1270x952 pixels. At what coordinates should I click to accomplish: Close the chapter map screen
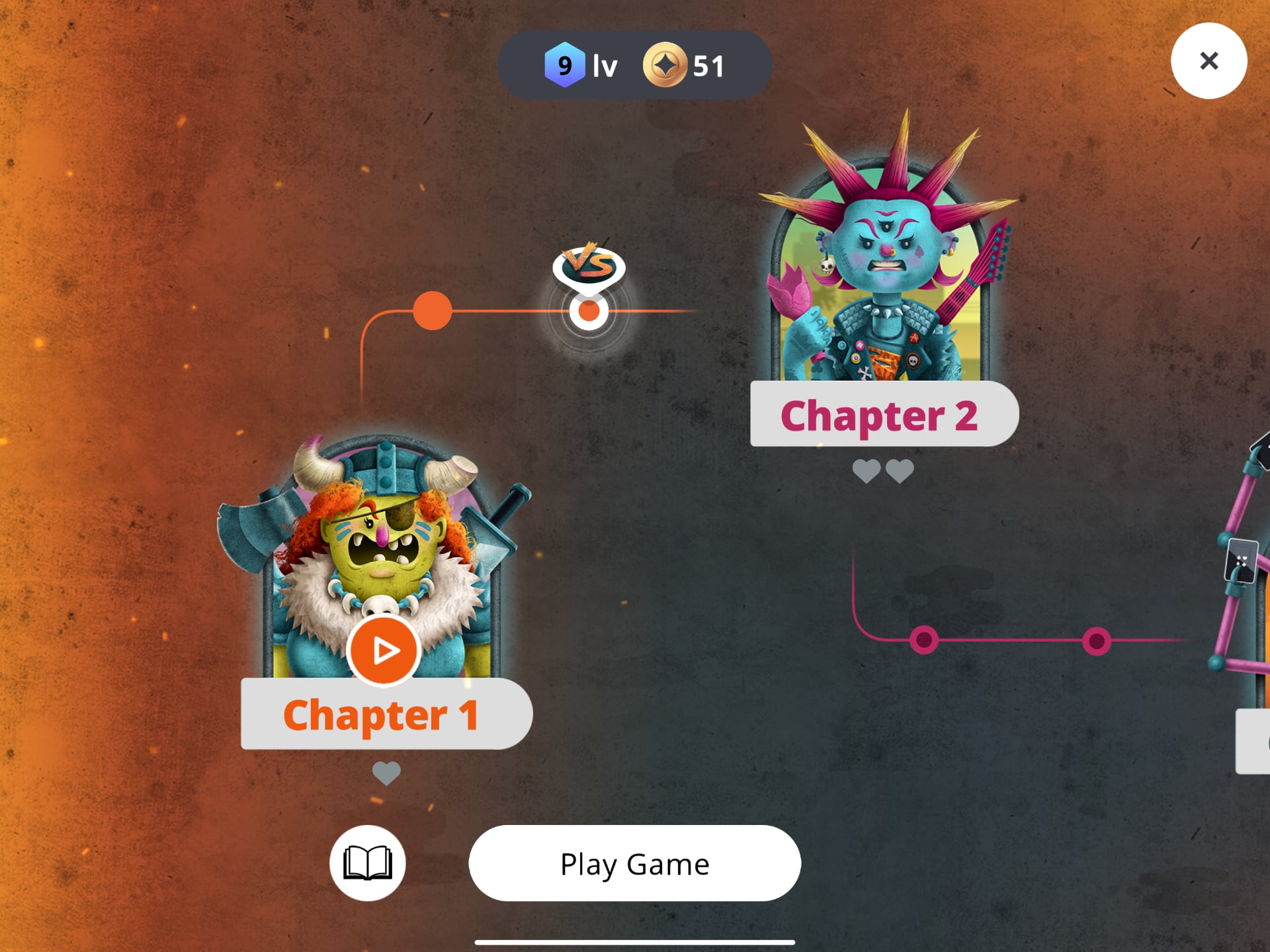coord(1209,60)
